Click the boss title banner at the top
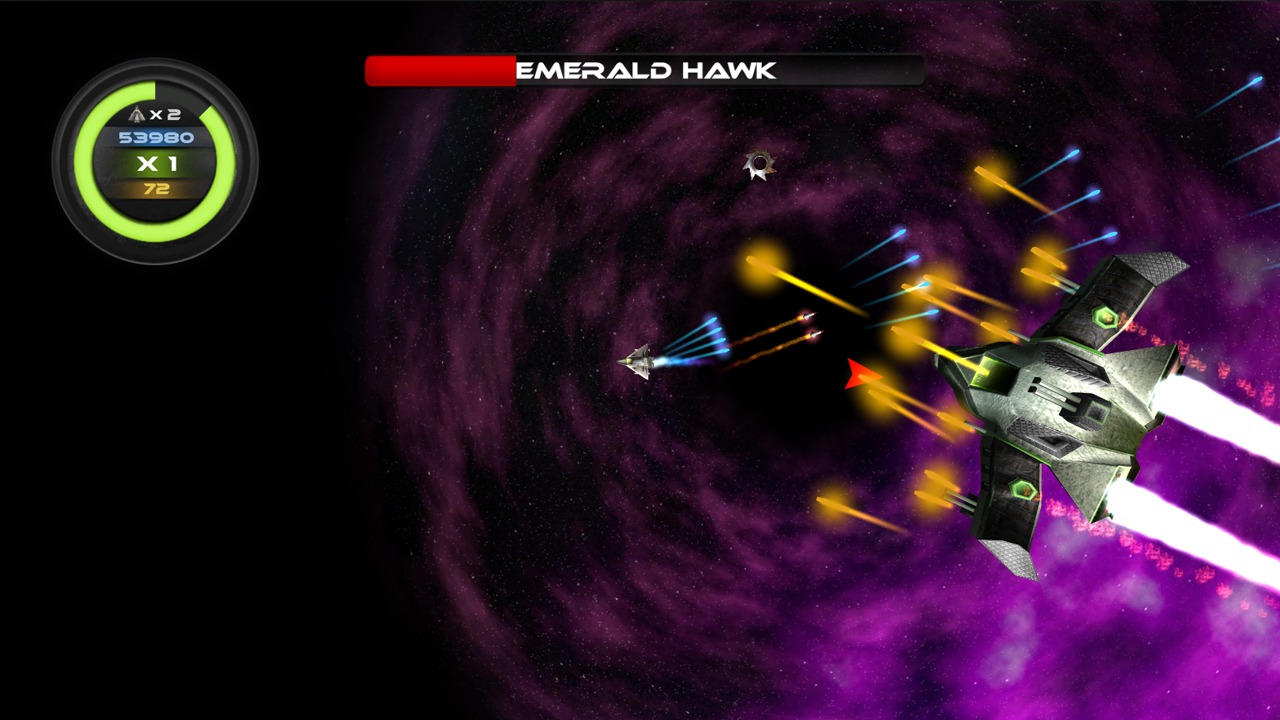1280x720 pixels. point(645,69)
